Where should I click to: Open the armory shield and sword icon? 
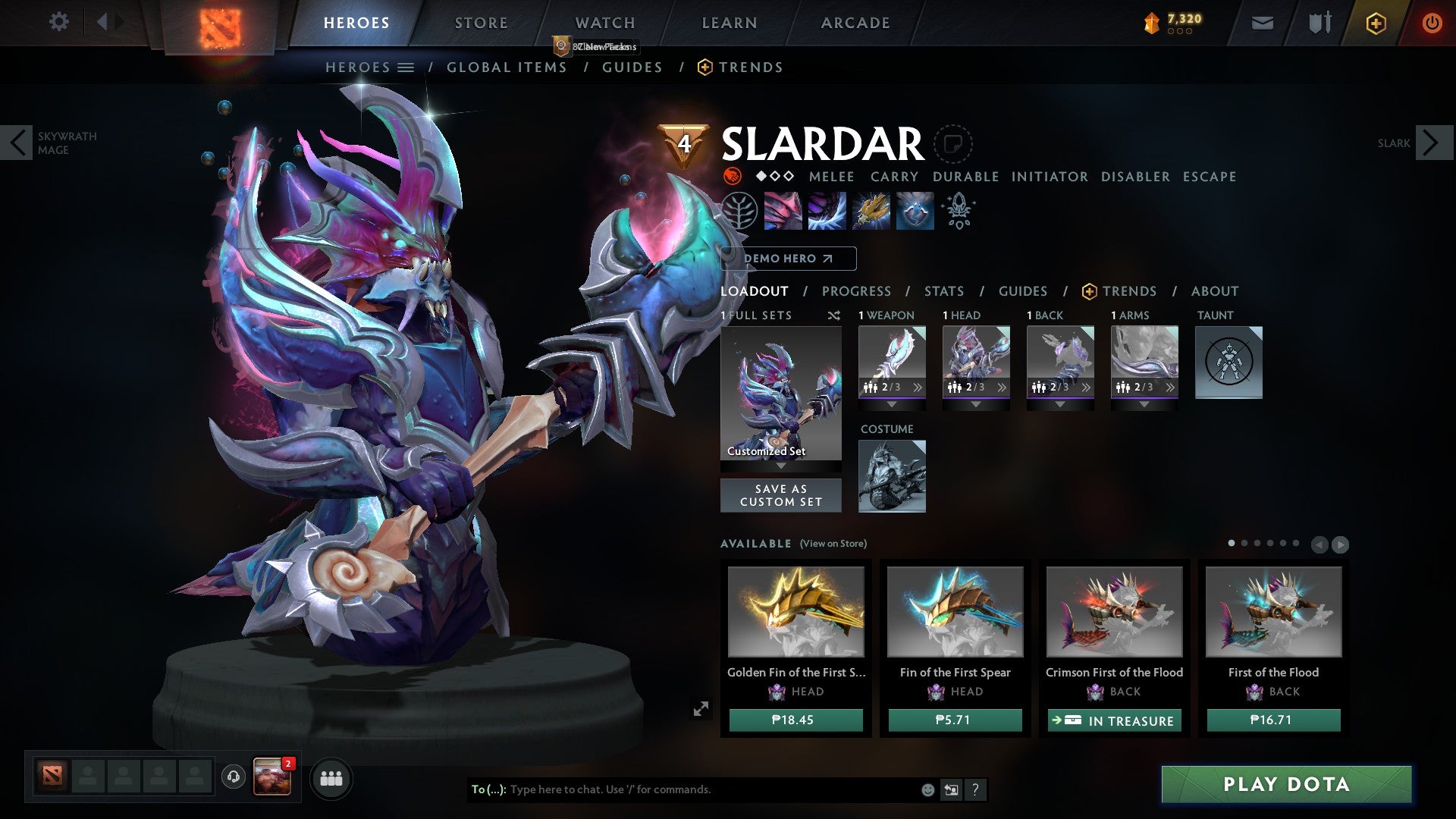pyautogui.click(x=1319, y=22)
